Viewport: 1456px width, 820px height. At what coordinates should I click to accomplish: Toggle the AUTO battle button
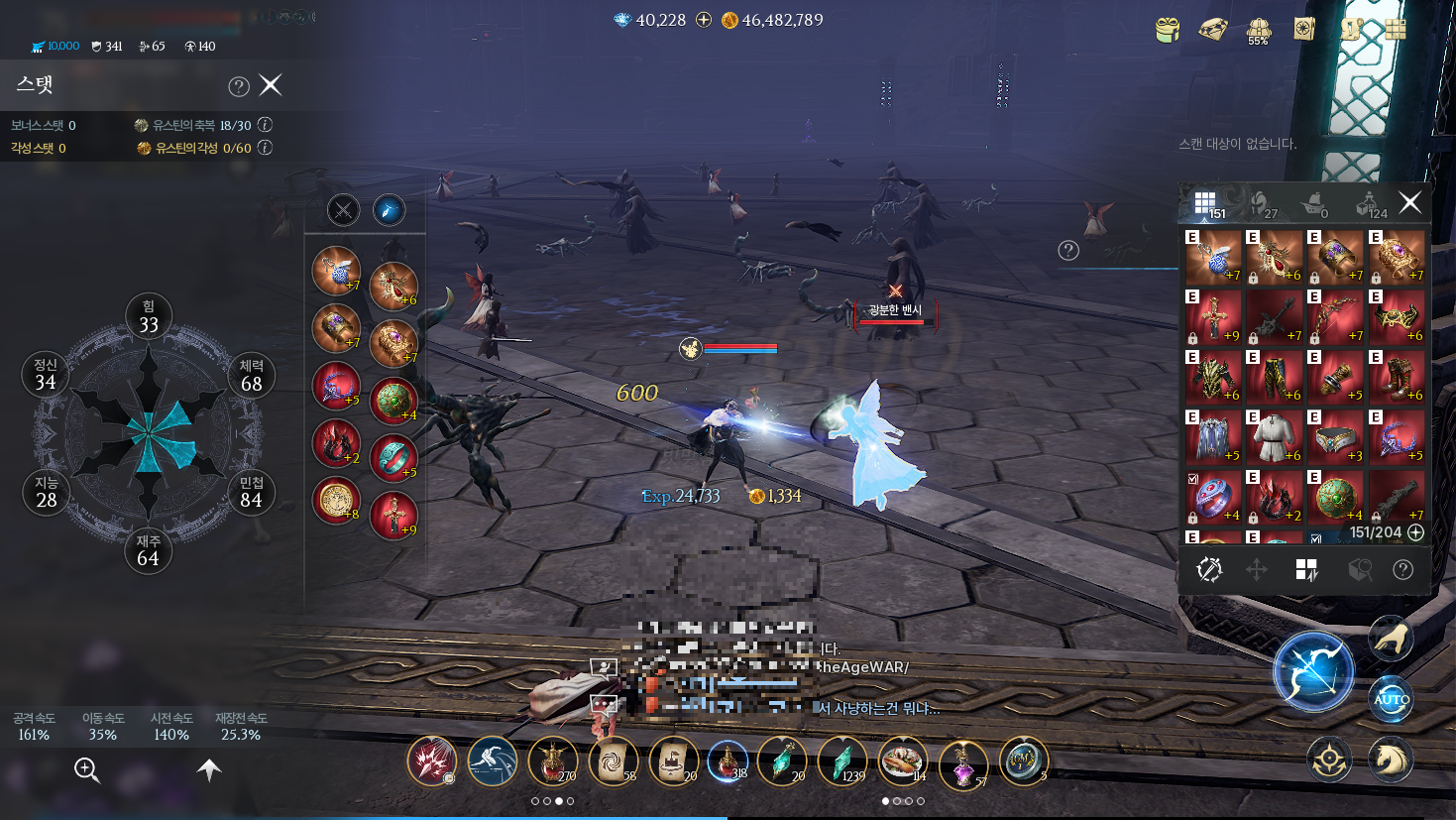[x=1392, y=700]
